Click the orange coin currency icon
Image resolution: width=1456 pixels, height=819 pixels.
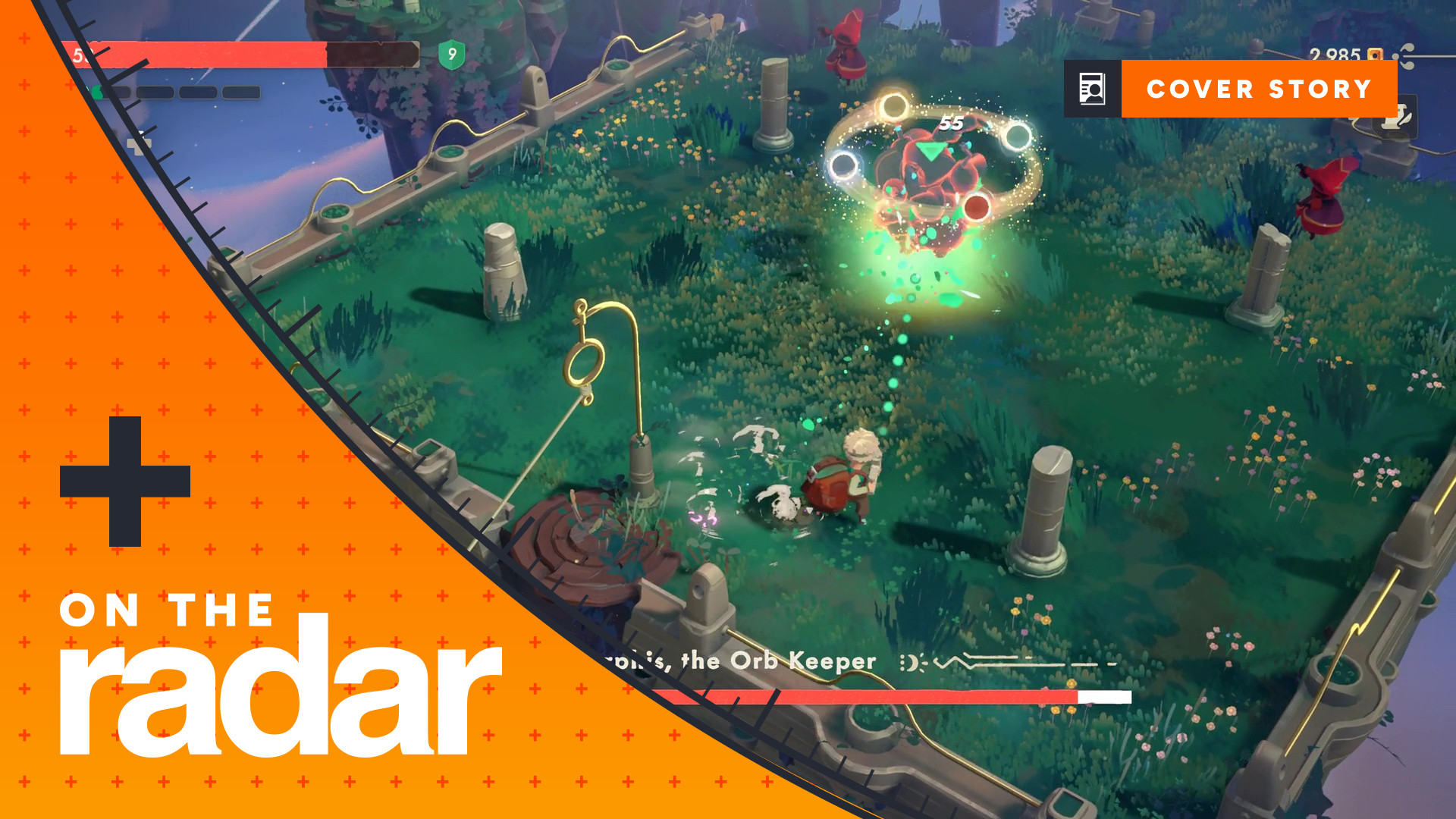(1375, 55)
